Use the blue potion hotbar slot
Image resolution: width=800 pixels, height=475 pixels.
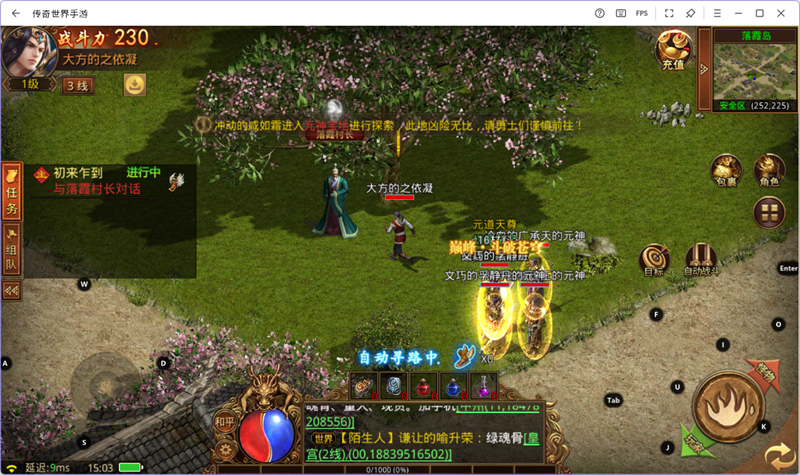pyautogui.click(x=453, y=385)
